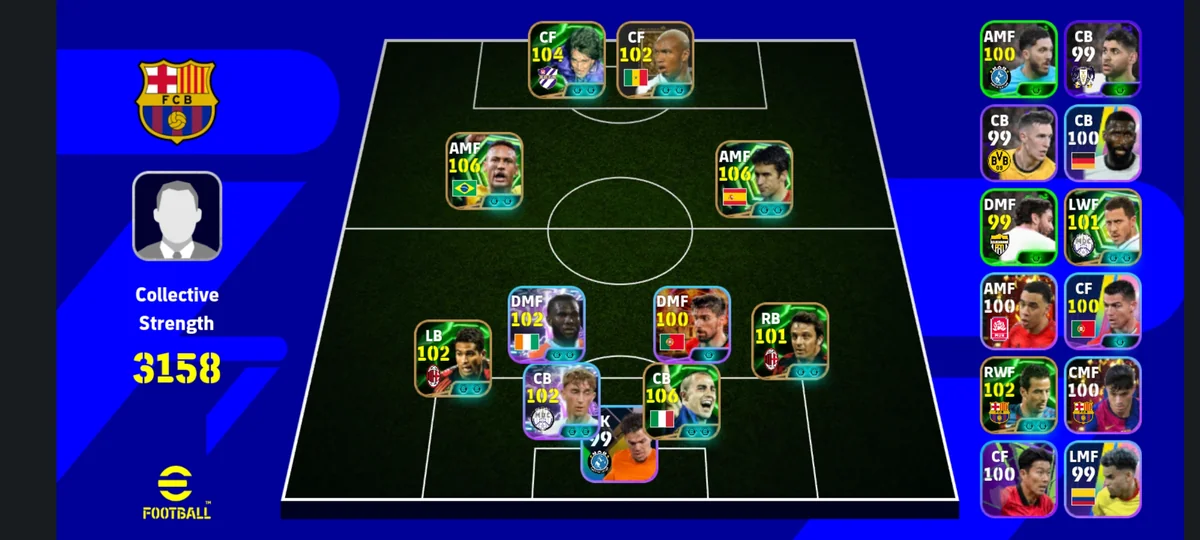This screenshot has height=540, width=1200.
Task: Select the Brazilian AMF 106 card
Action: tap(484, 171)
